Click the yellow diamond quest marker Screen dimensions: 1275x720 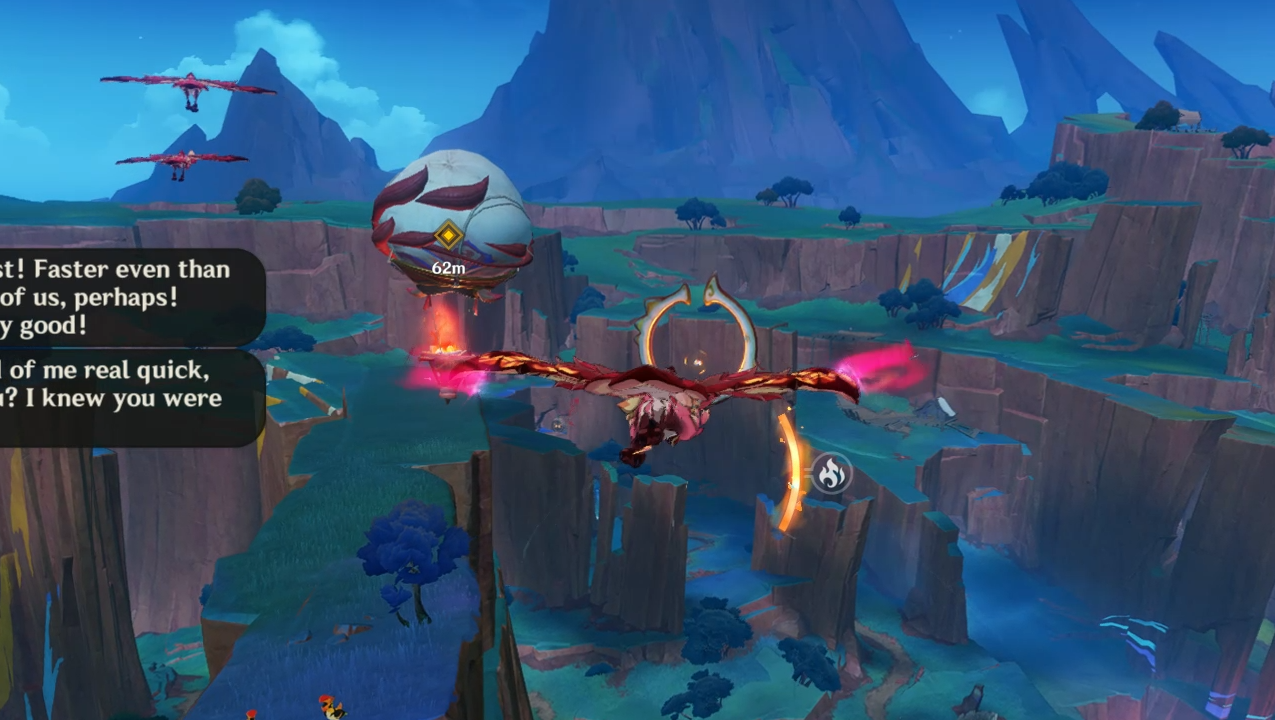point(448,237)
